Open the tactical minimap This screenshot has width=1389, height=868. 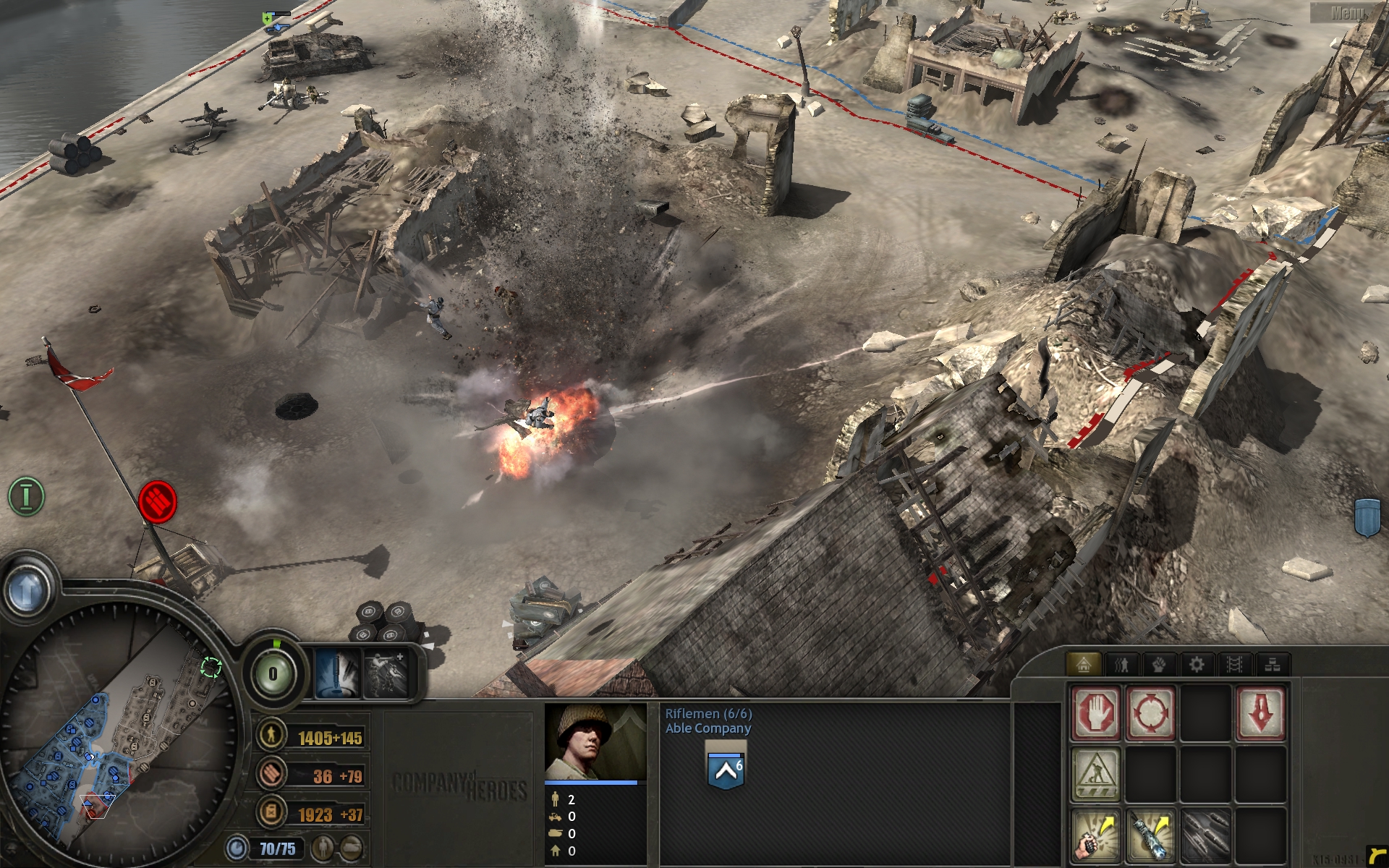pyautogui.click(x=116, y=745)
